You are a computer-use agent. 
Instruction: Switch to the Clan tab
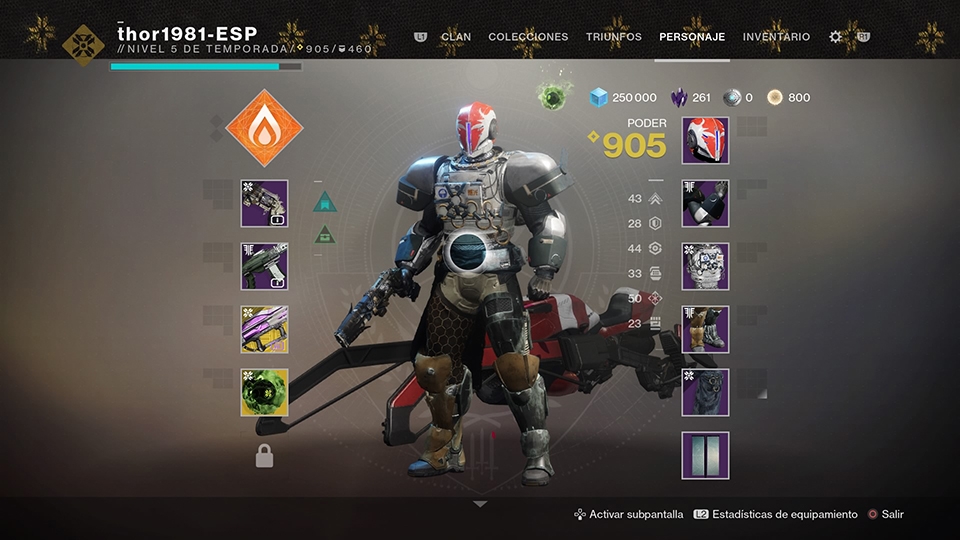456,37
